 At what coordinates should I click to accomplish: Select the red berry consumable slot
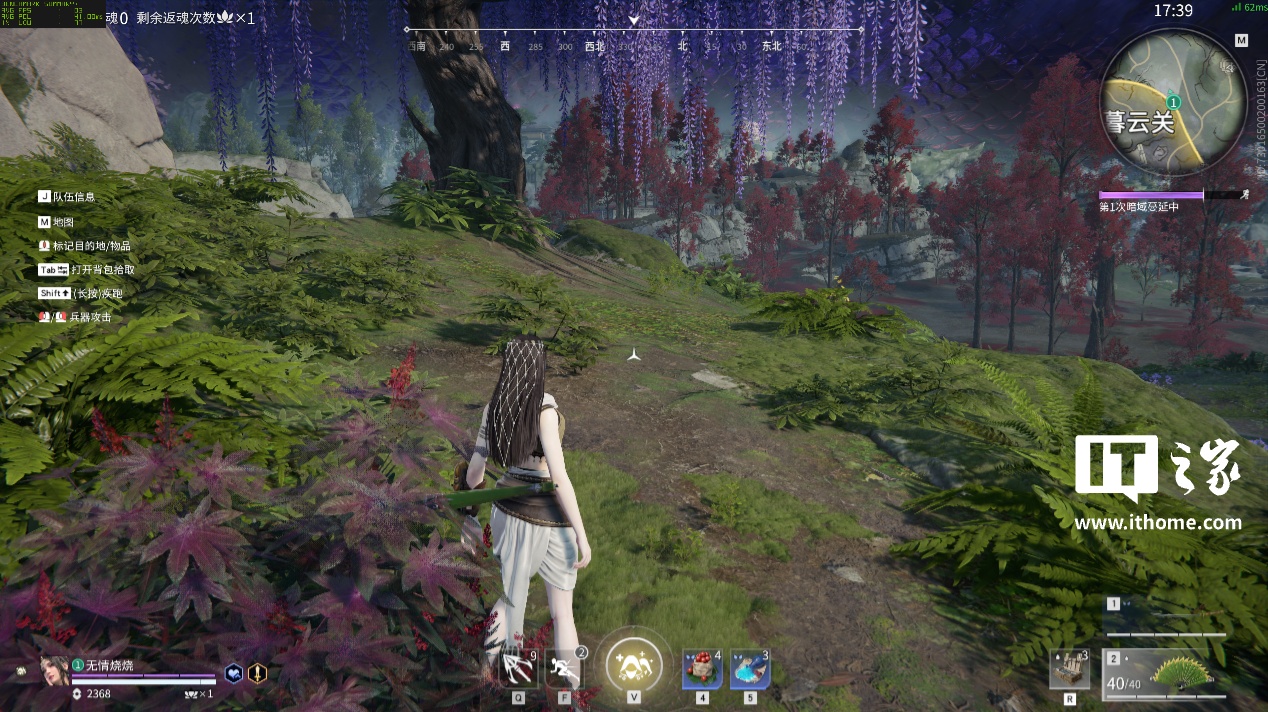tap(702, 669)
